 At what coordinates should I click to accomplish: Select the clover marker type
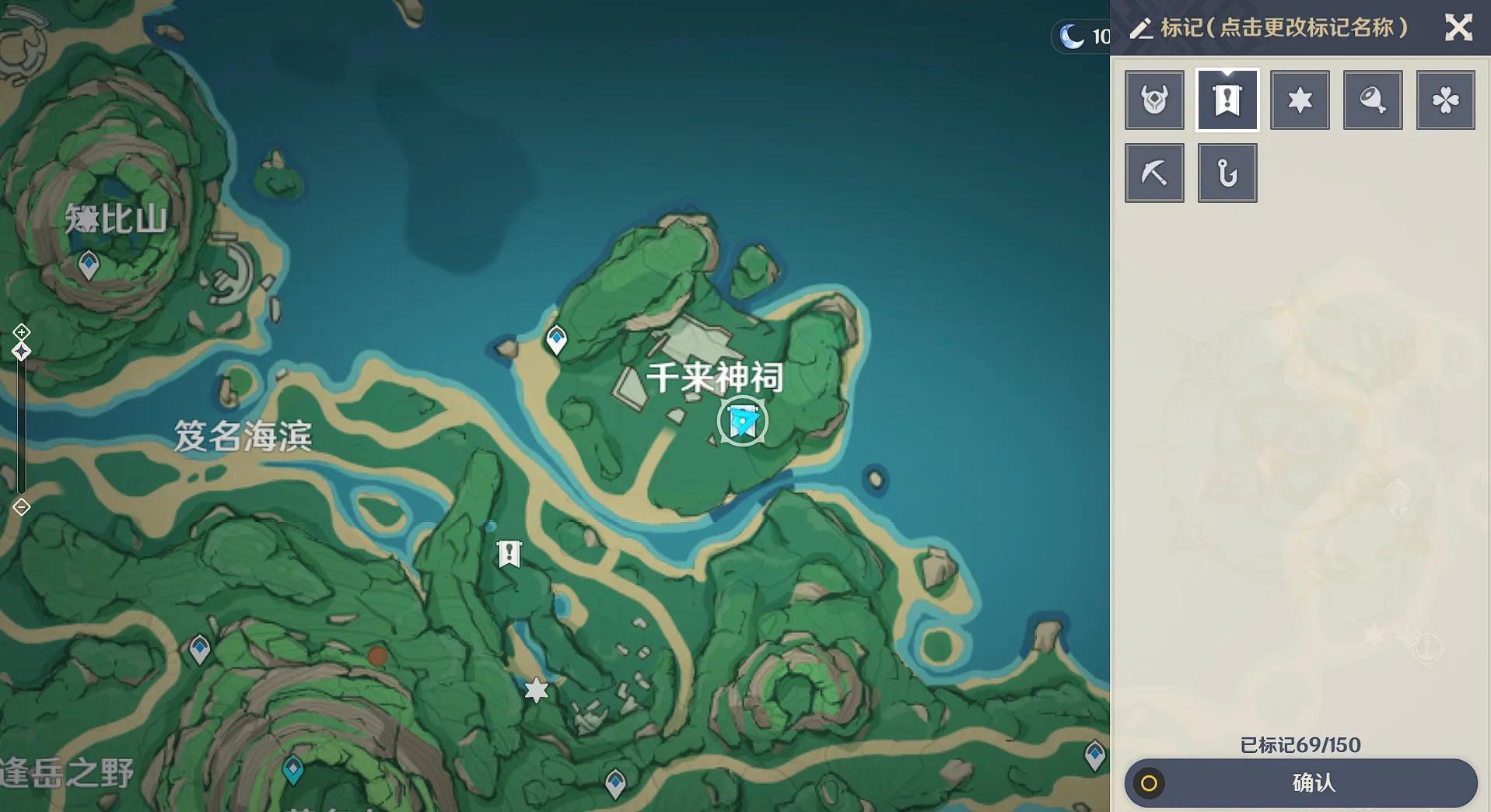click(1446, 100)
